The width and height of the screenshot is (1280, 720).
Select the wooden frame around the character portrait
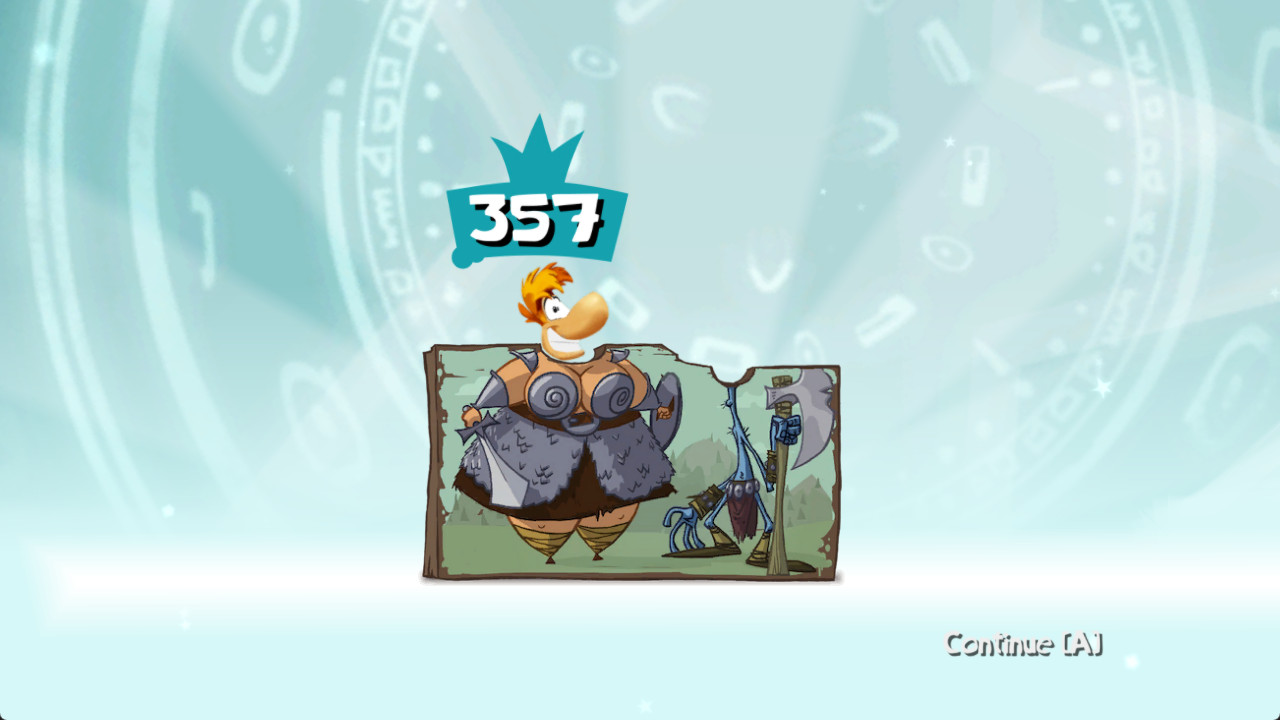click(435, 460)
